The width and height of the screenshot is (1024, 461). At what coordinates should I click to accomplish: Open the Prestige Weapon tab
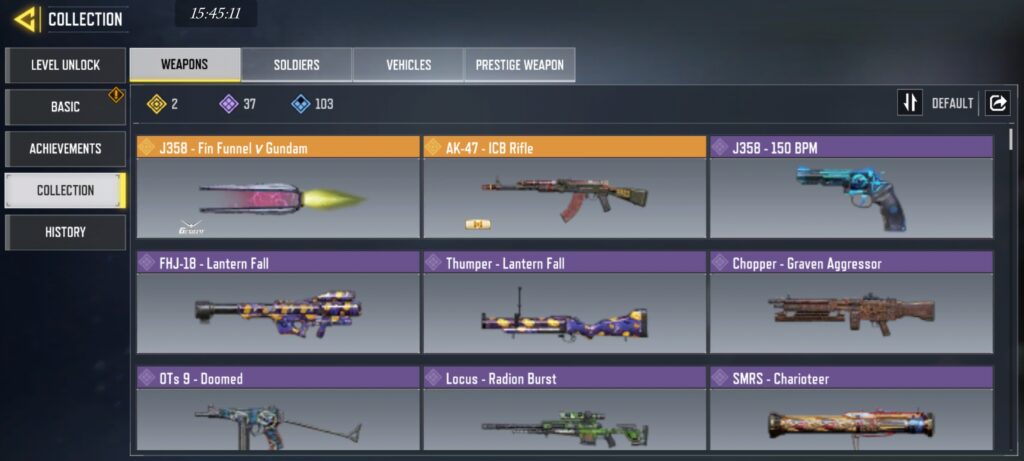[519, 65]
